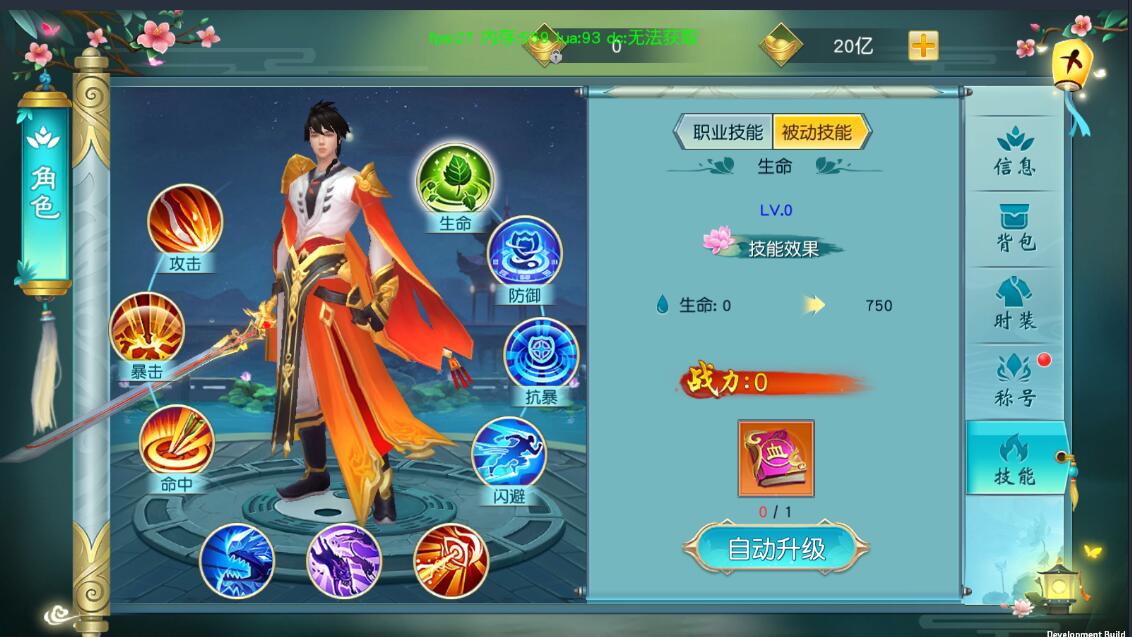The width and height of the screenshot is (1132, 637).
Task: Select the 防御 skill icon
Action: pos(524,252)
